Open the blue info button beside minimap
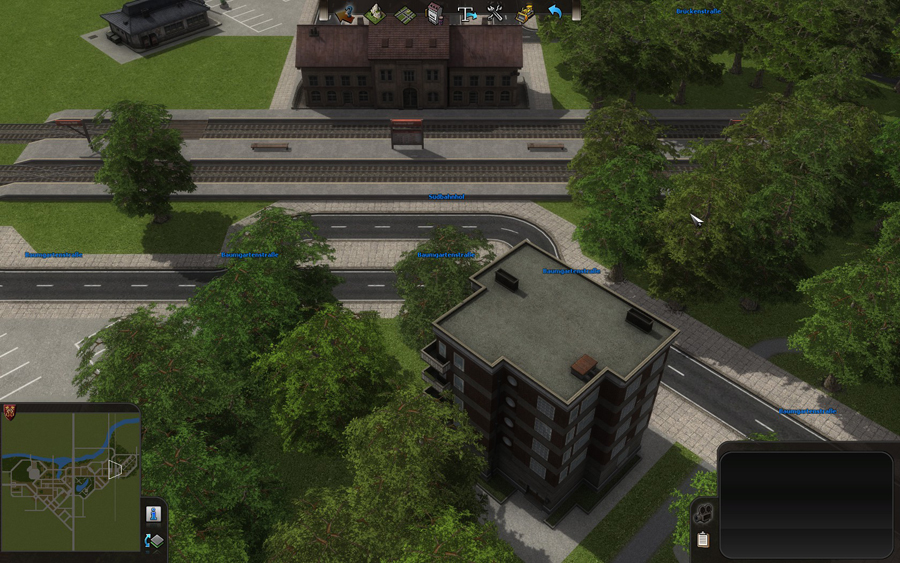This screenshot has height=563, width=900. 153,513
